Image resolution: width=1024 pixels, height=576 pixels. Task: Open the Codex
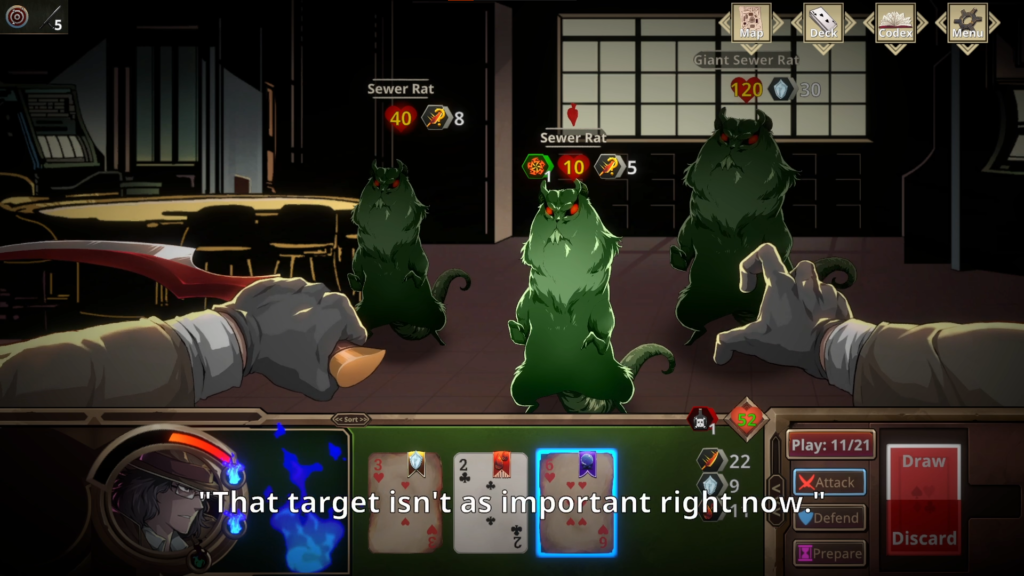tap(895, 24)
